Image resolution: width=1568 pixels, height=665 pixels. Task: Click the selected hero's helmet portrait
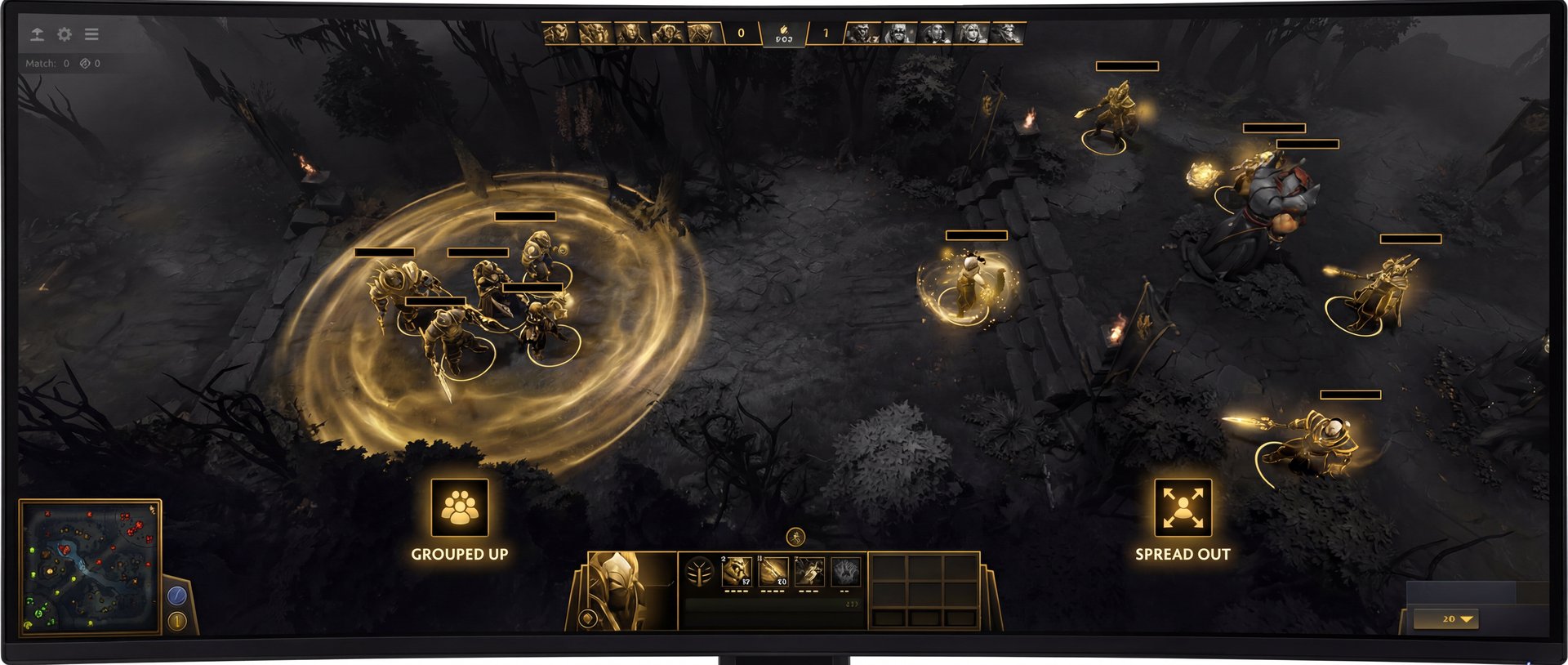click(x=622, y=588)
